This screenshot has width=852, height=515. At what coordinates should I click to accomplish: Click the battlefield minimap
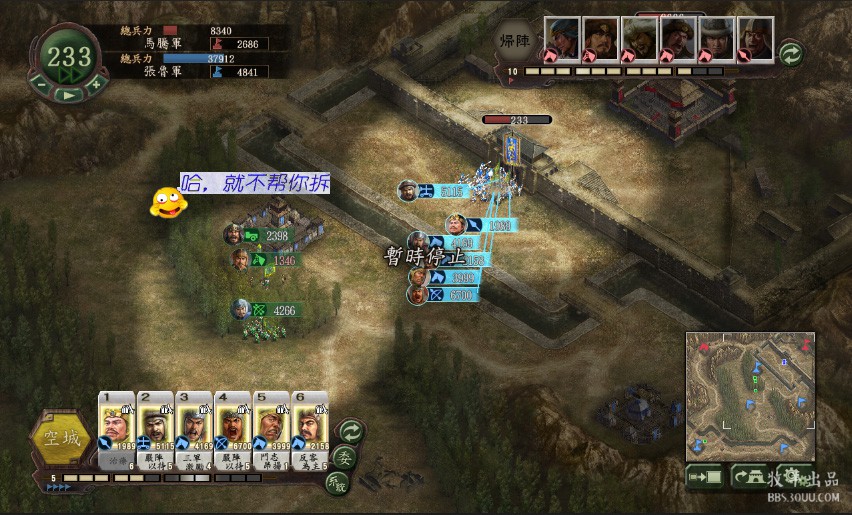click(x=750, y=396)
